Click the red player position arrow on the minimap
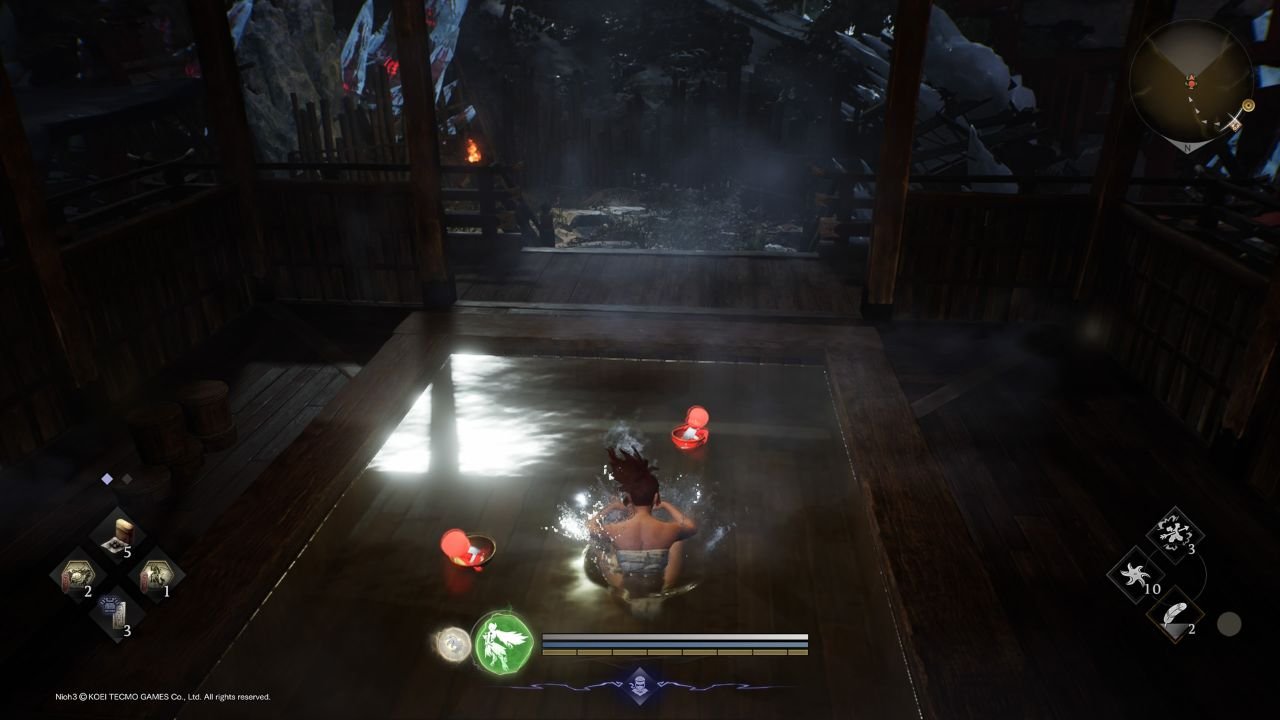 (x=1191, y=82)
